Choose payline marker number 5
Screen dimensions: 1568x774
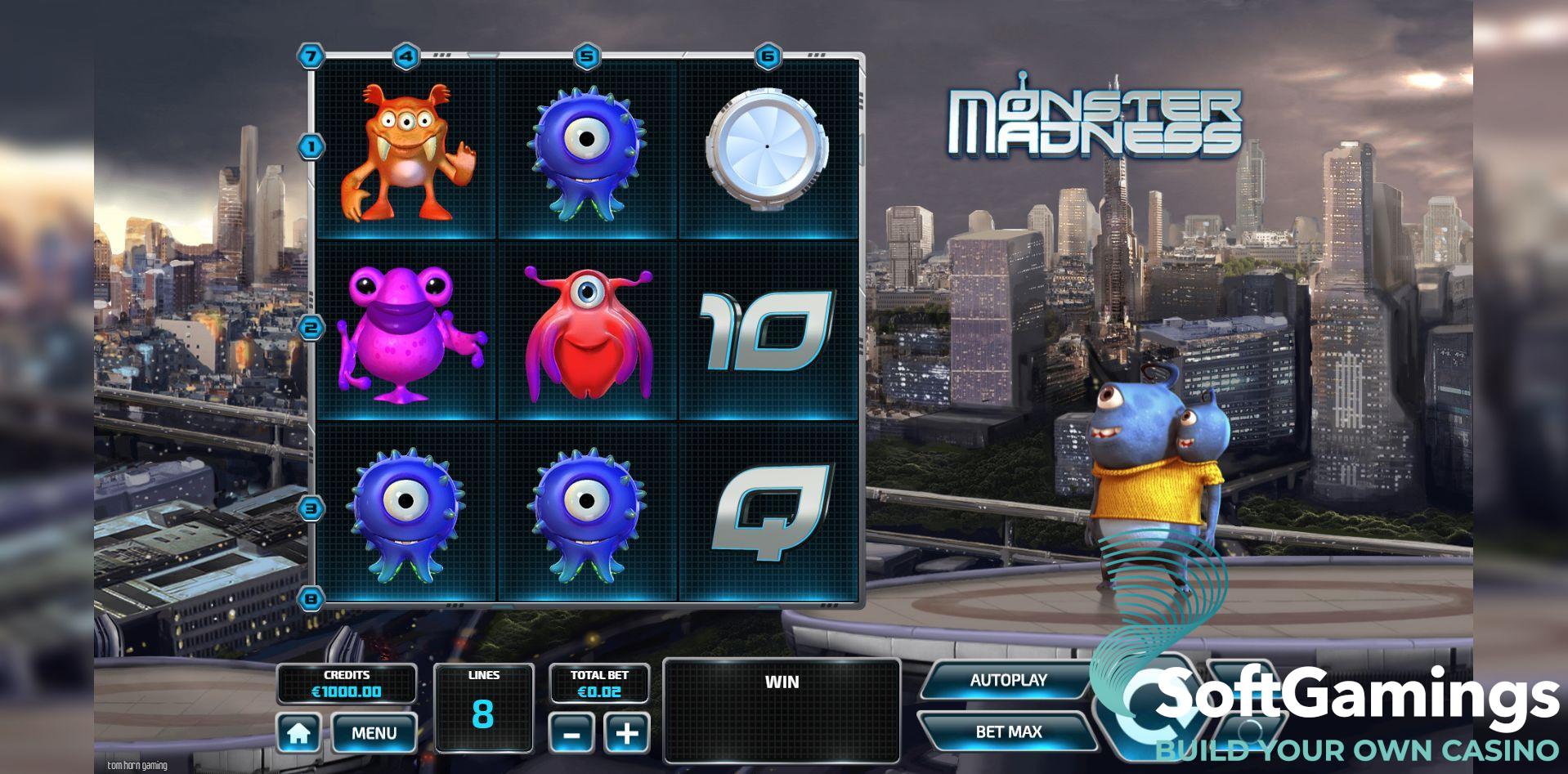click(x=587, y=57)
